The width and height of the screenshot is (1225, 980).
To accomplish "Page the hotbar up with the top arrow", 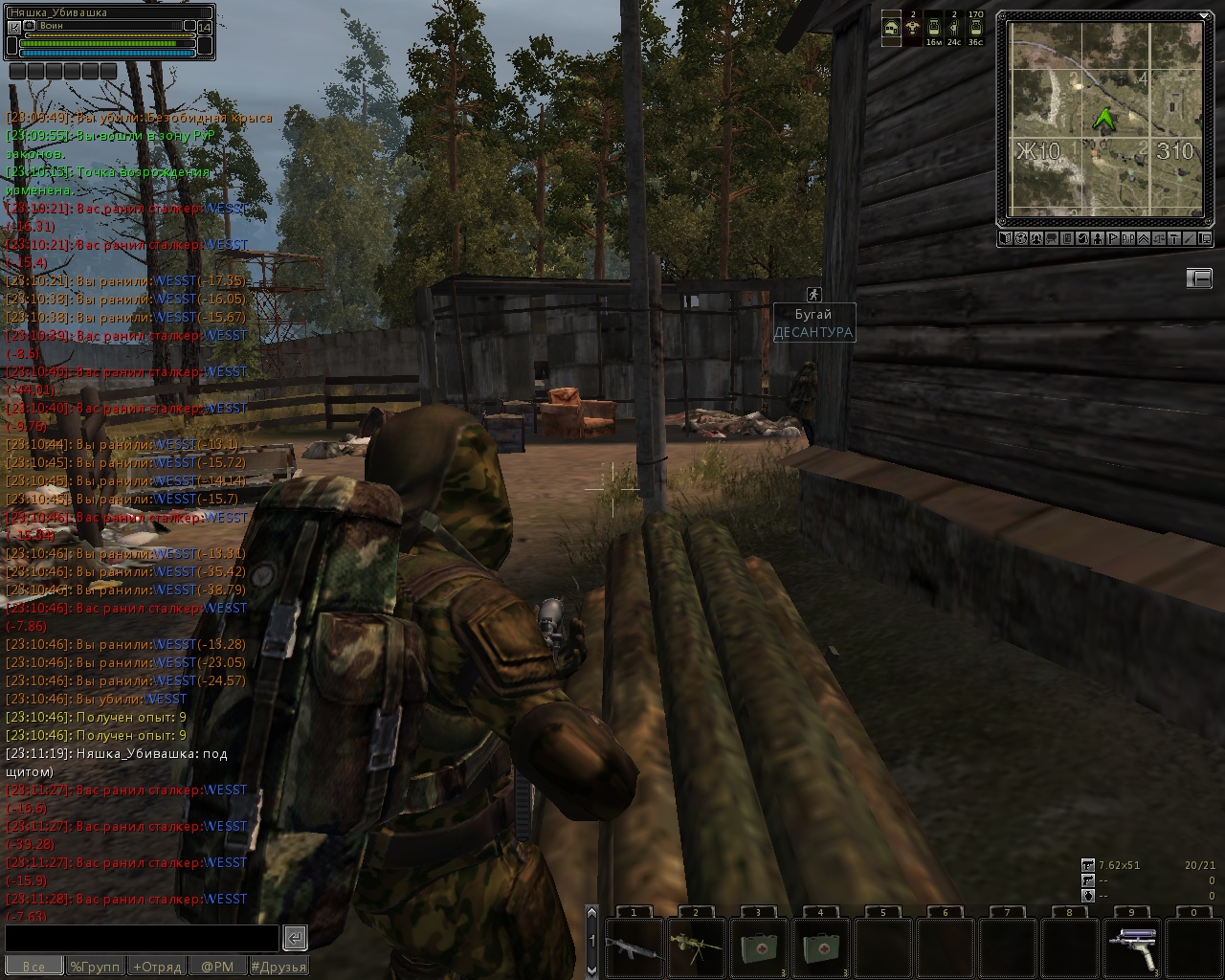I will (591, 915).
